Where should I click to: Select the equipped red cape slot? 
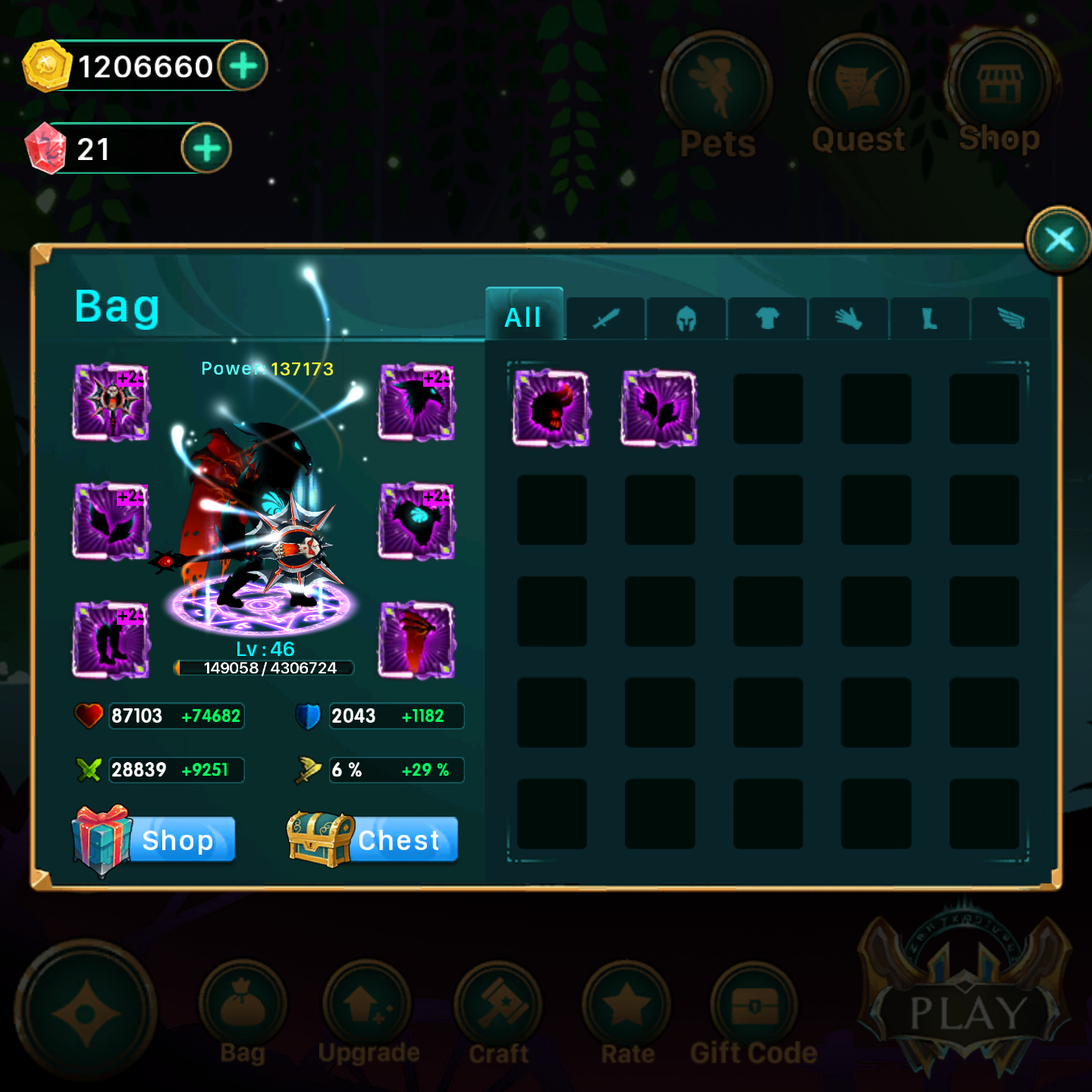[x=417, y=640]
